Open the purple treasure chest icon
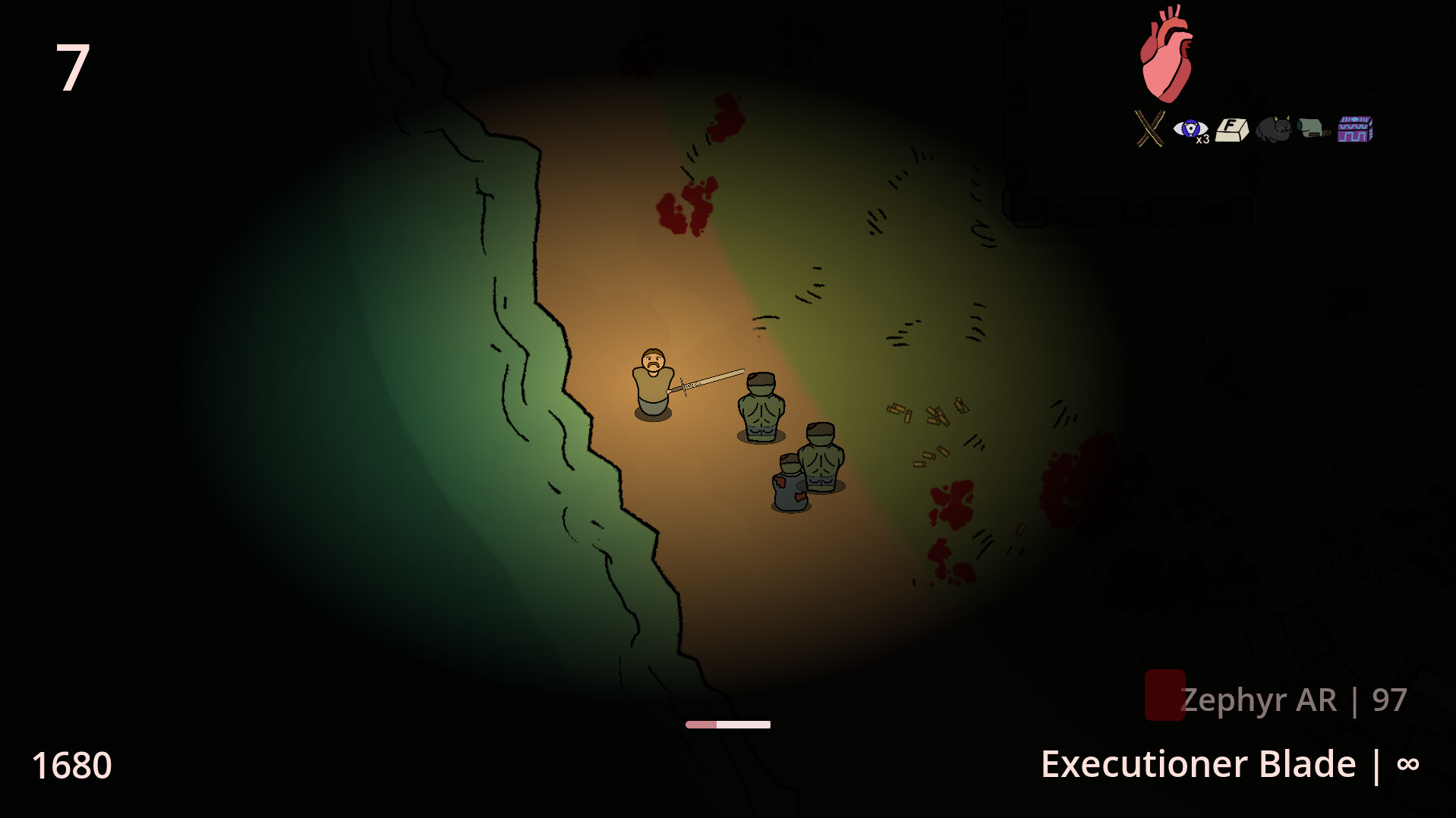 [x=1357, y=129]
